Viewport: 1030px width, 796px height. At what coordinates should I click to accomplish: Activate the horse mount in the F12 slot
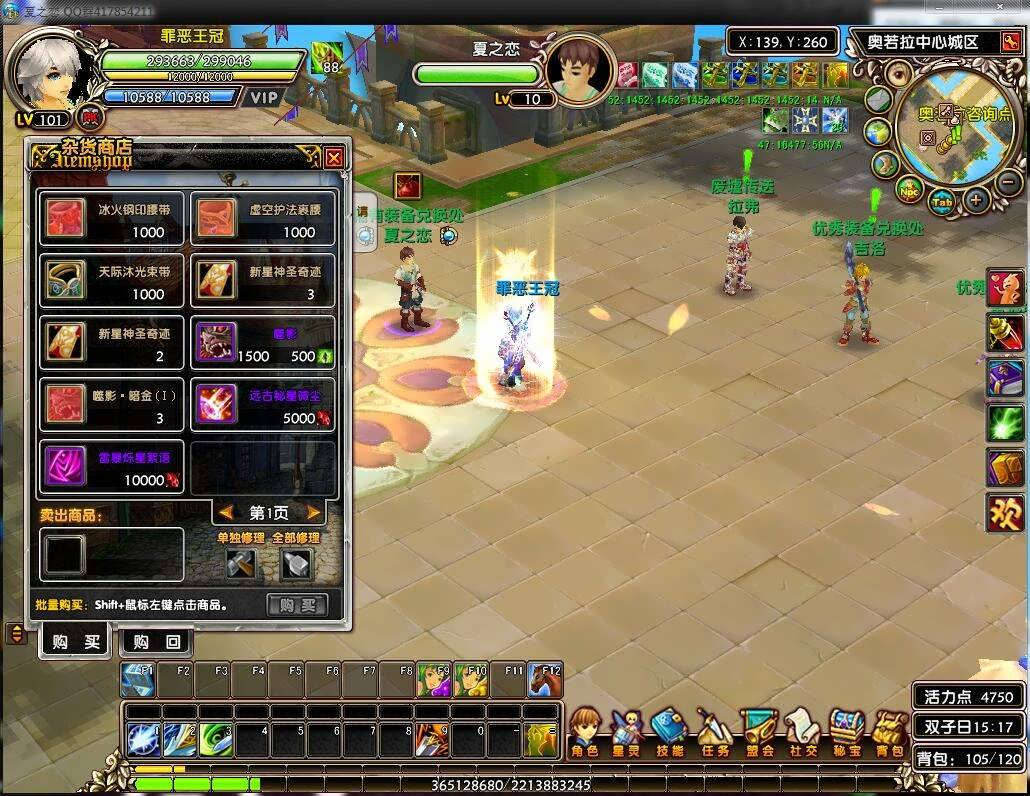coord(545,680)
